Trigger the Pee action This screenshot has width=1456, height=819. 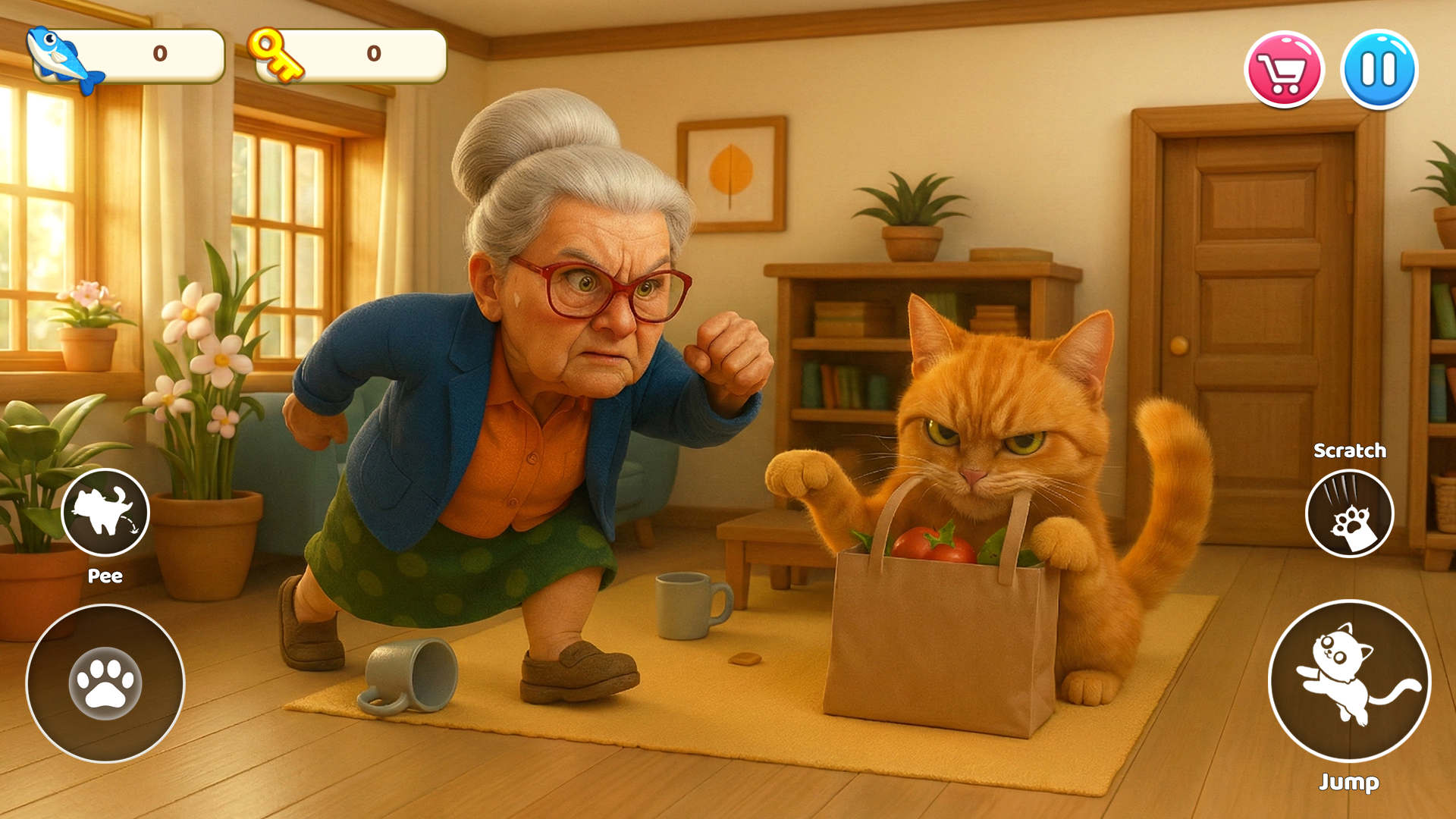pos(105,513)
